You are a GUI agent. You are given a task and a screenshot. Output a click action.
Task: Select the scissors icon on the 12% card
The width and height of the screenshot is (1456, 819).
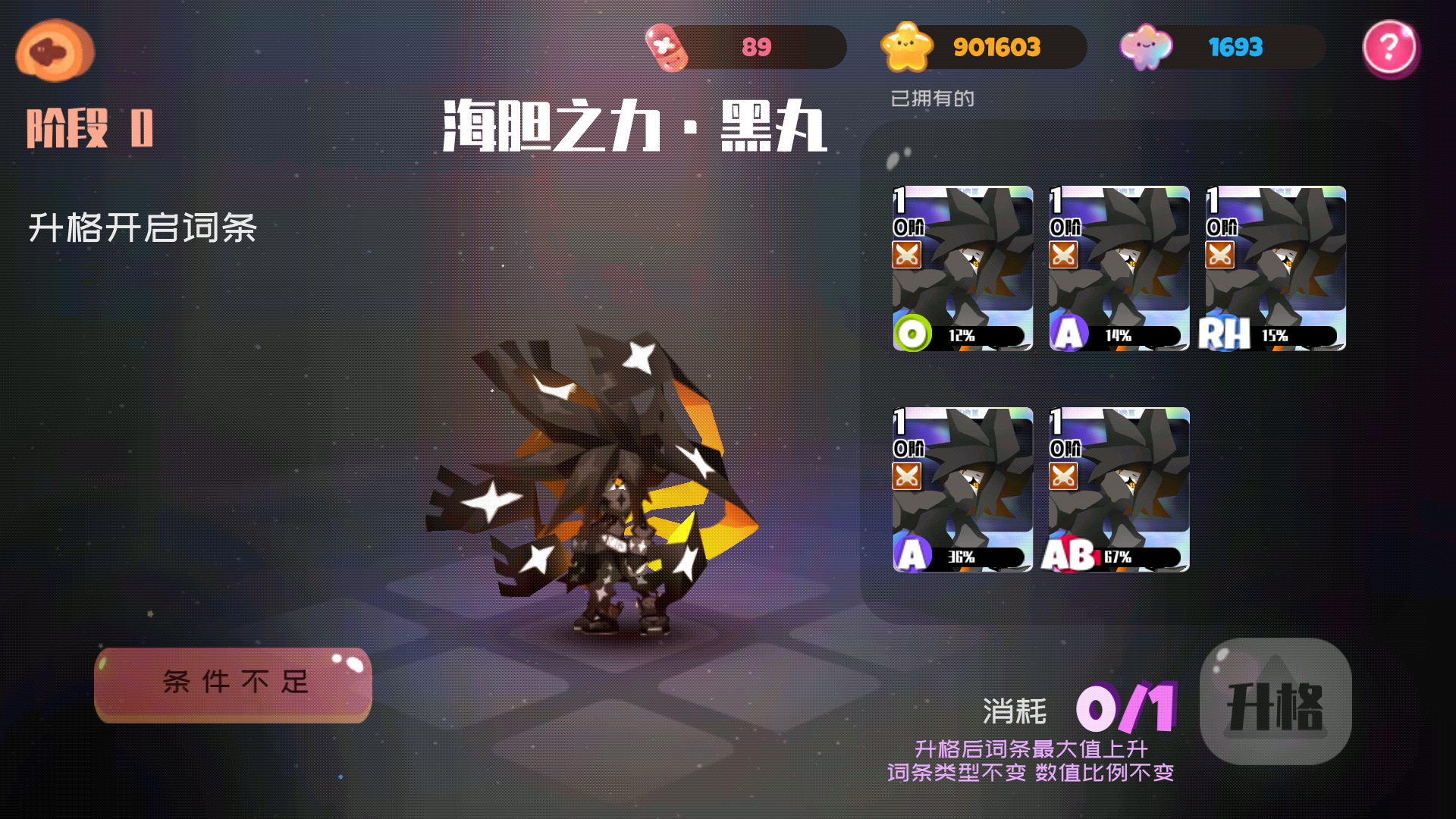[x=907, y=256]
